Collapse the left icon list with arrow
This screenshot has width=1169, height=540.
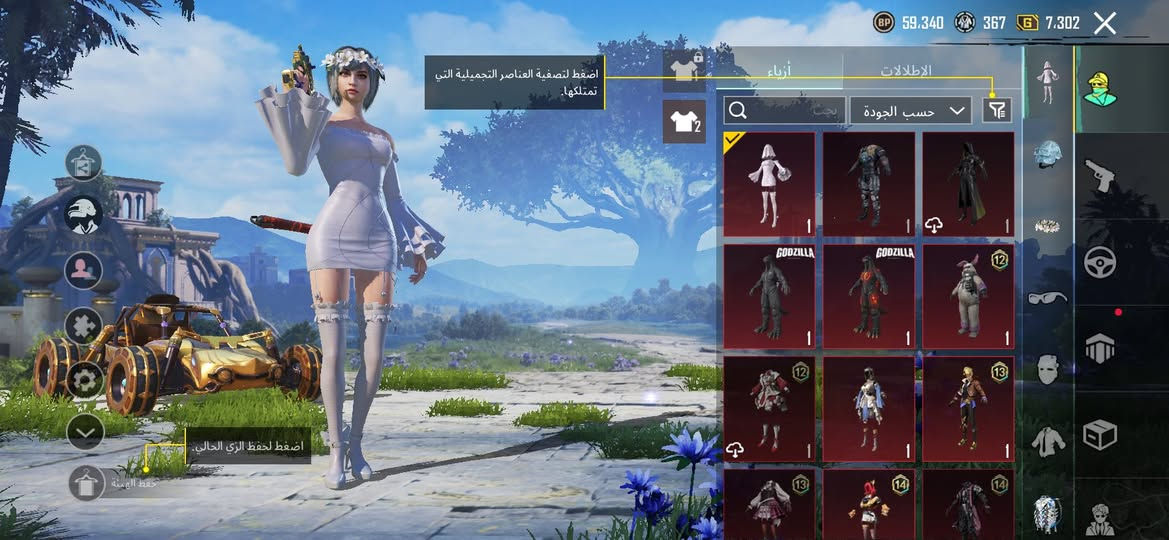coord(85,432)
